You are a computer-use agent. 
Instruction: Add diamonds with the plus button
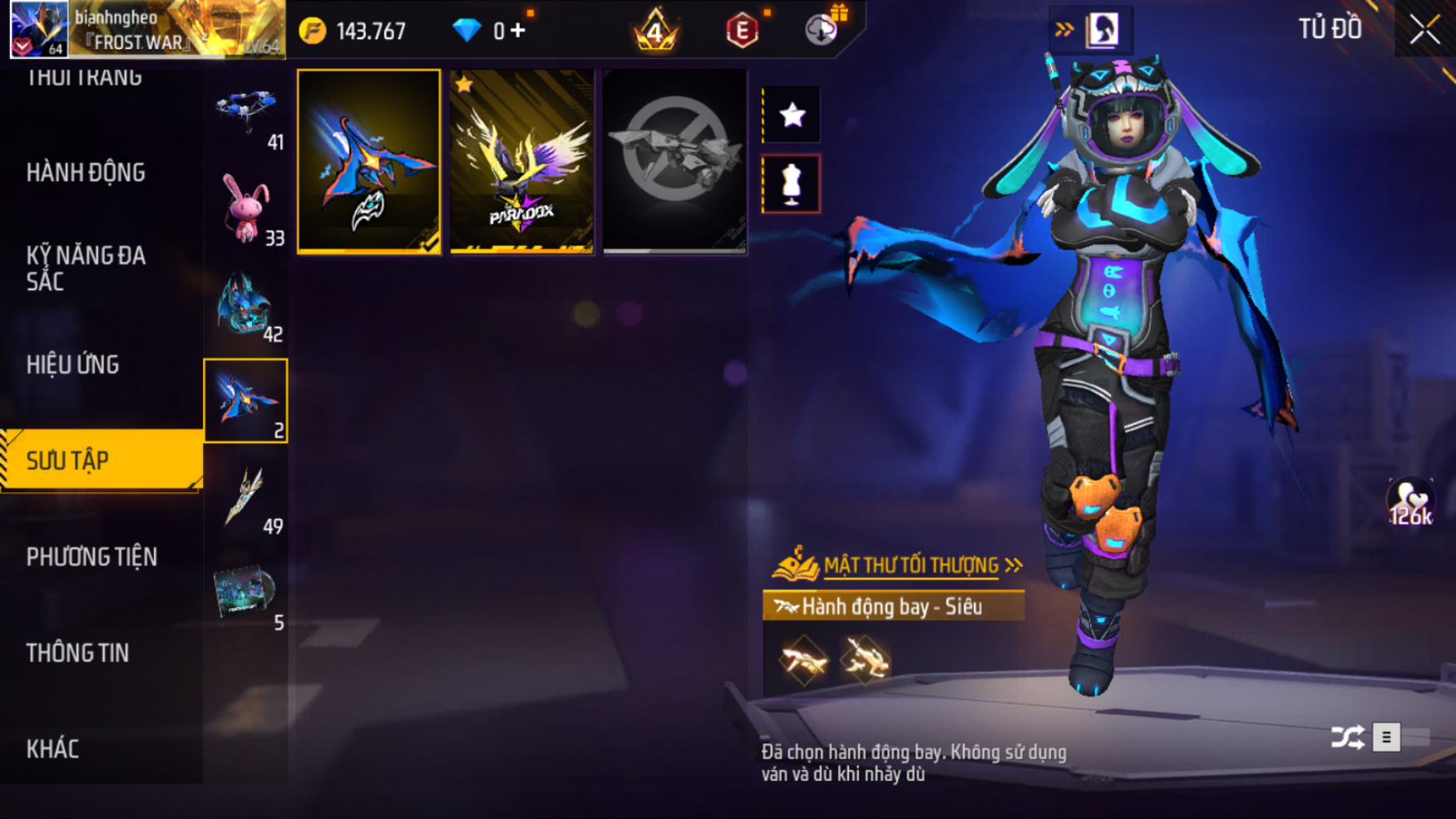519,31
